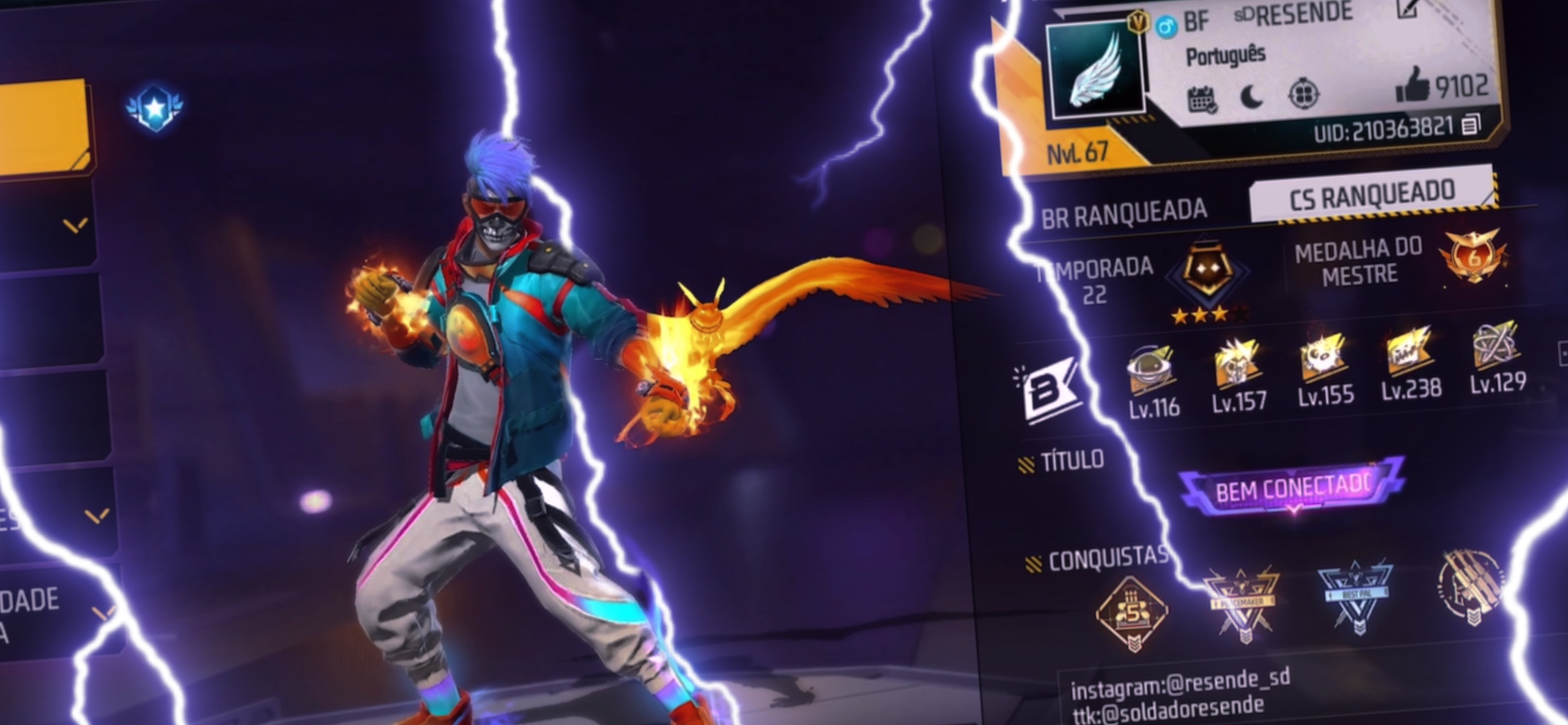This screenshot has width=1568, height=725.
Task: Select the Lv.116 mastery icon
Action: point(1151,368)
